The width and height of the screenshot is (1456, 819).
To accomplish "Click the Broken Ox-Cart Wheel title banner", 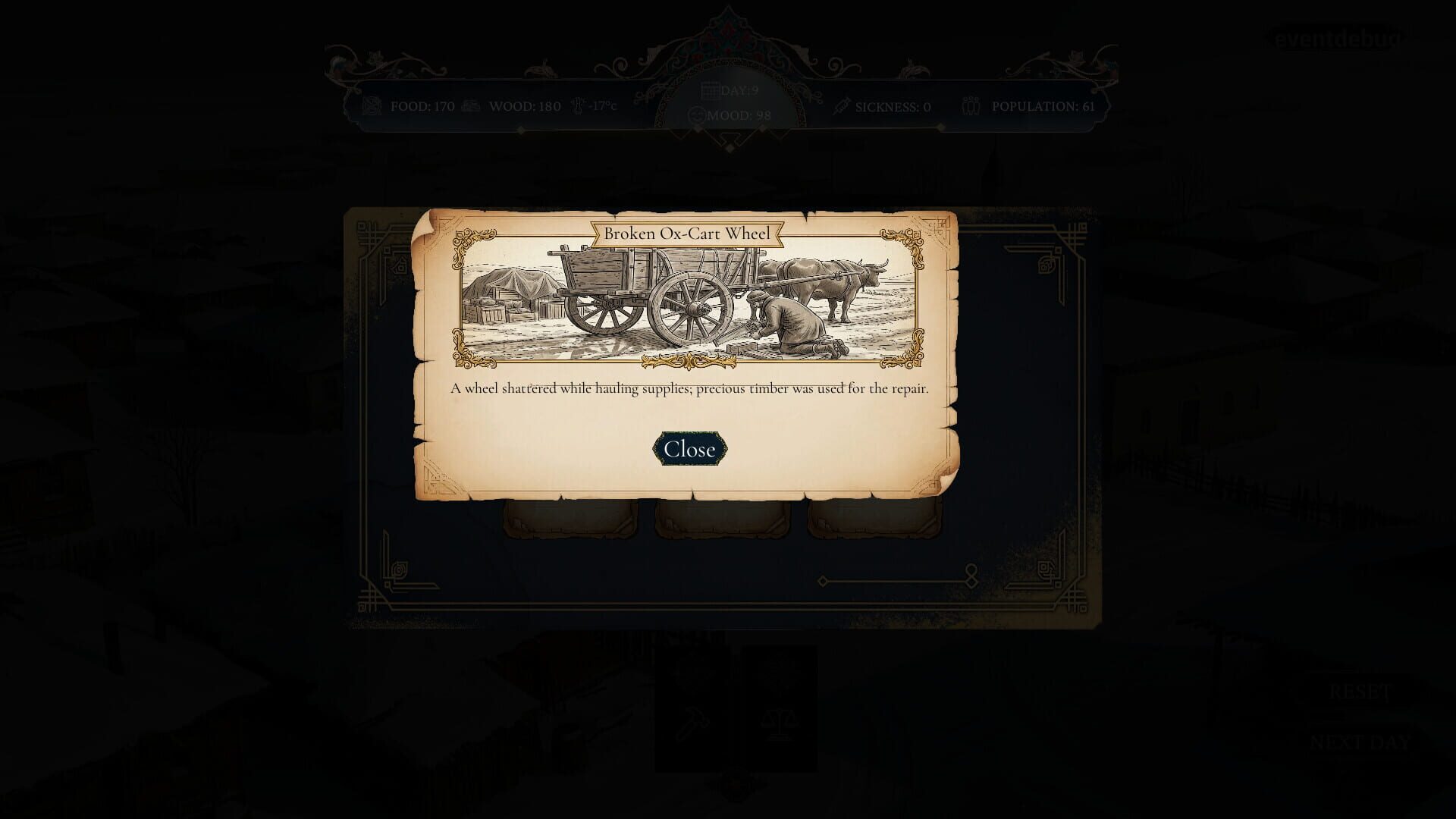I will [x=689, y=233].
